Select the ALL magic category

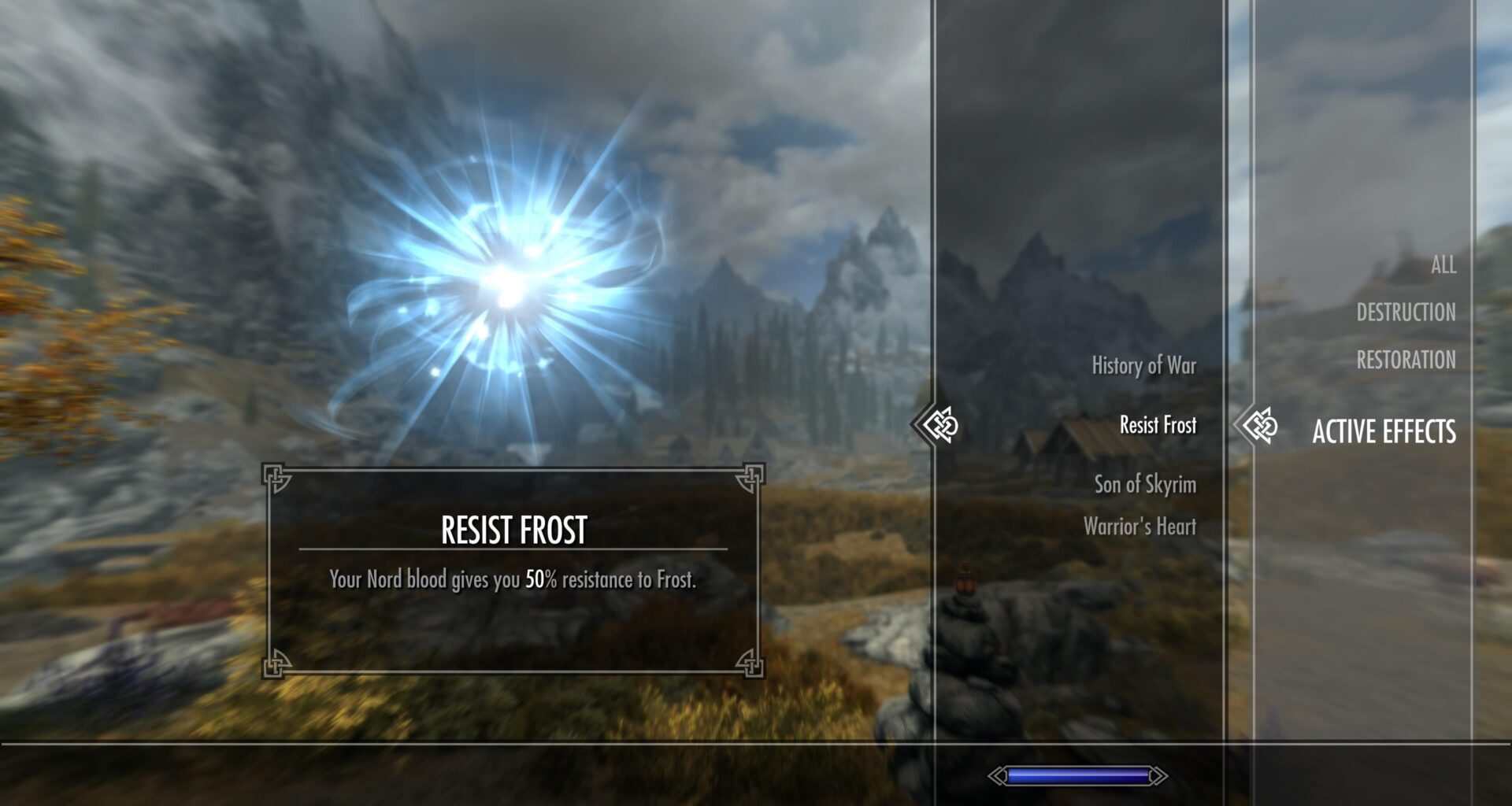(1443, 265)
